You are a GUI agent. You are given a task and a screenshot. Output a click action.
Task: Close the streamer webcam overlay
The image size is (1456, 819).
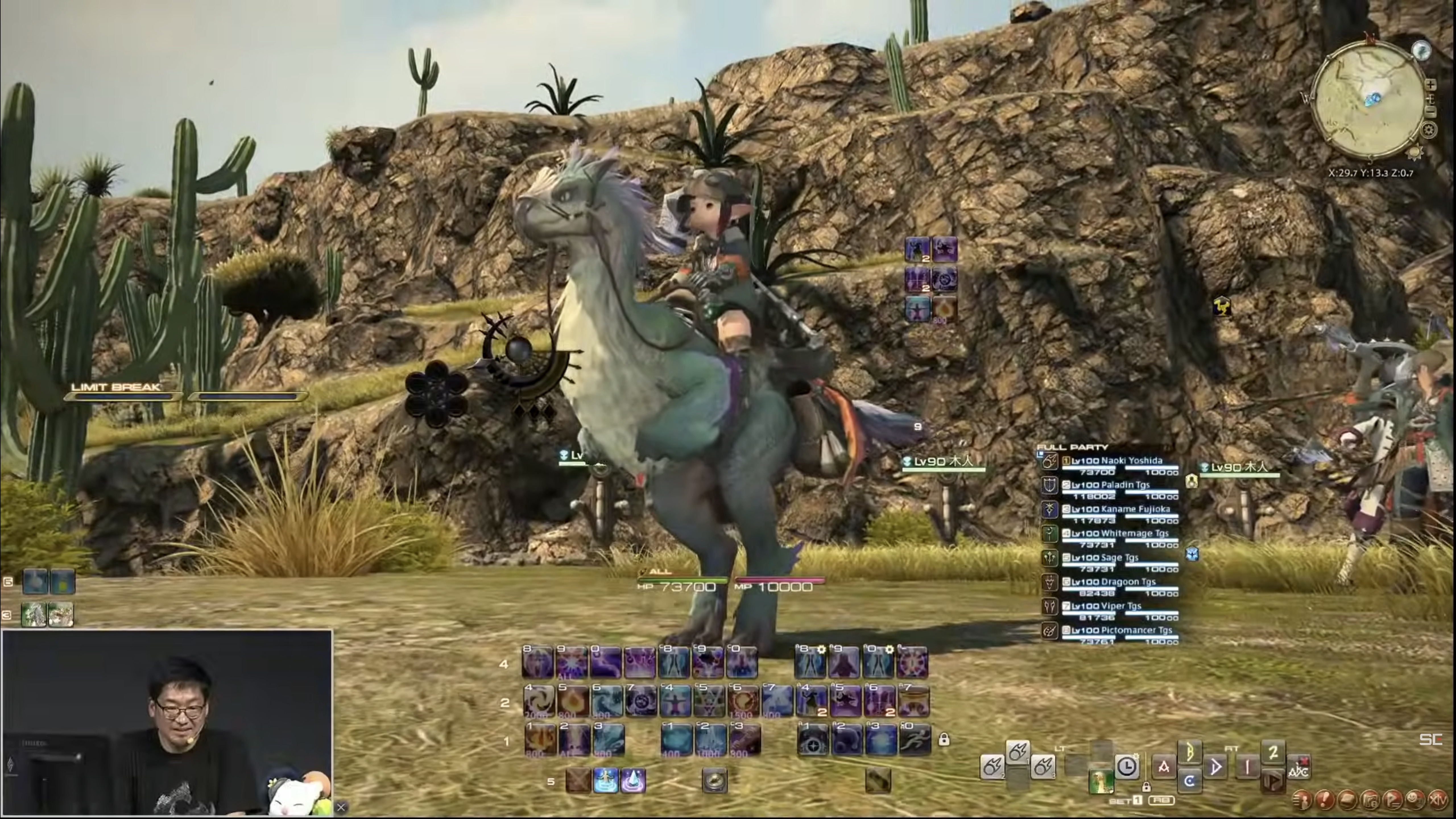(x=341, y=807)
